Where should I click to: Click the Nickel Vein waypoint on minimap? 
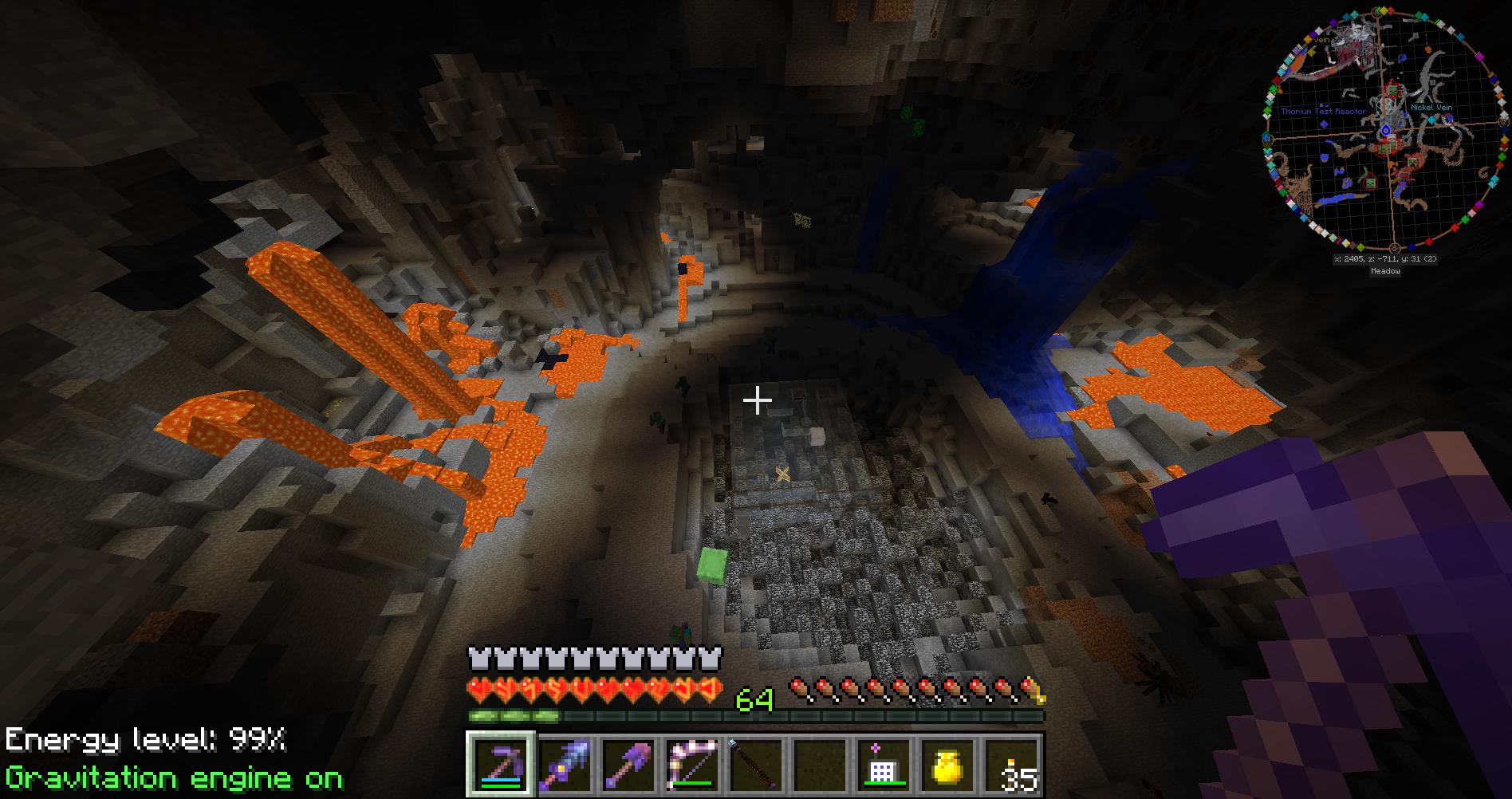tap(1431, 107)
